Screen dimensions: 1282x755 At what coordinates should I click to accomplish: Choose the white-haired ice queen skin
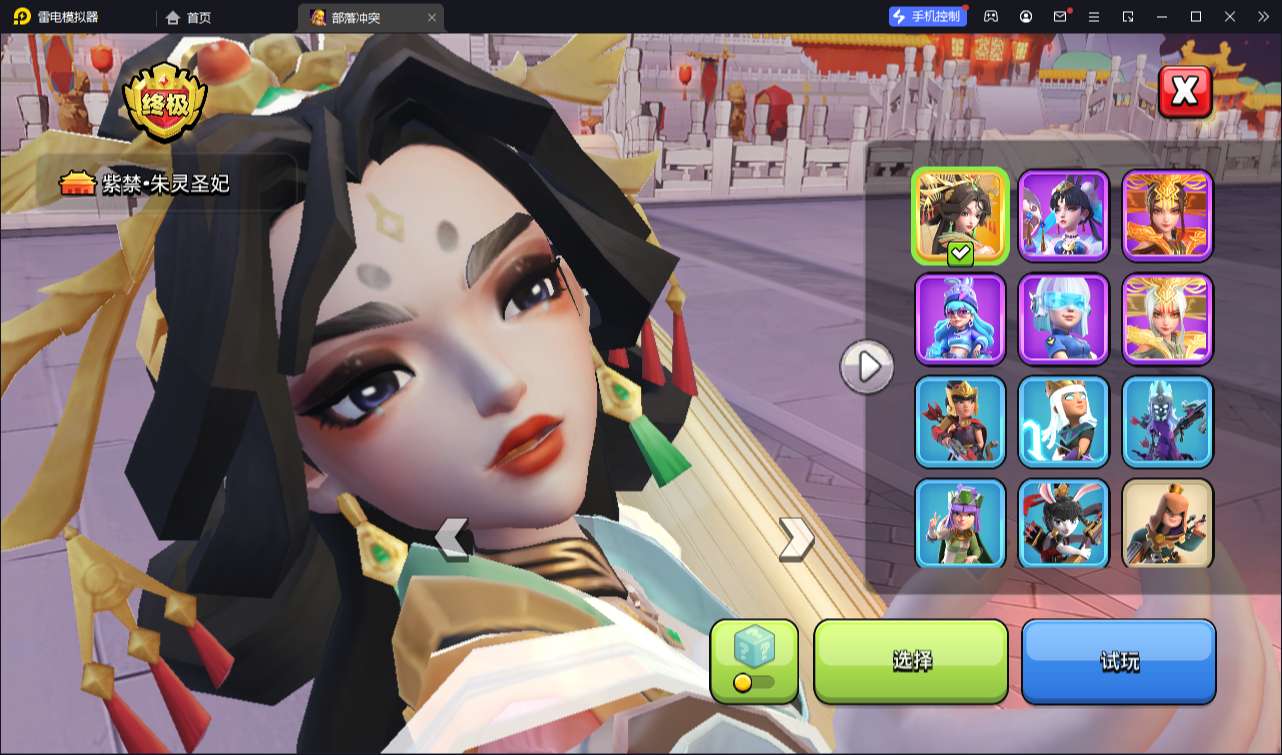click(x=1064, y=422)
